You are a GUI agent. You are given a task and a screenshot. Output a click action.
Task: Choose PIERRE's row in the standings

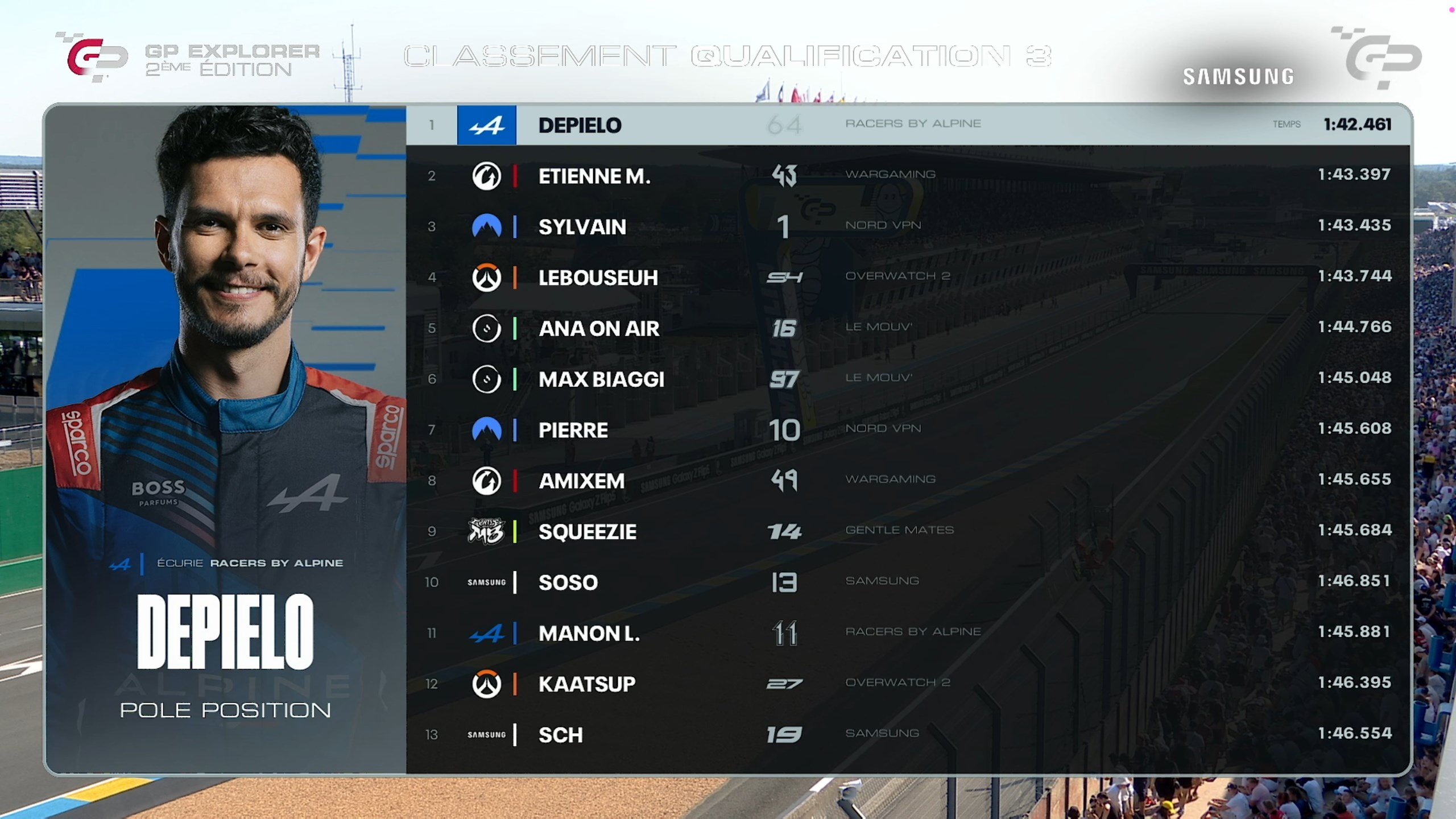pos(908,429)
